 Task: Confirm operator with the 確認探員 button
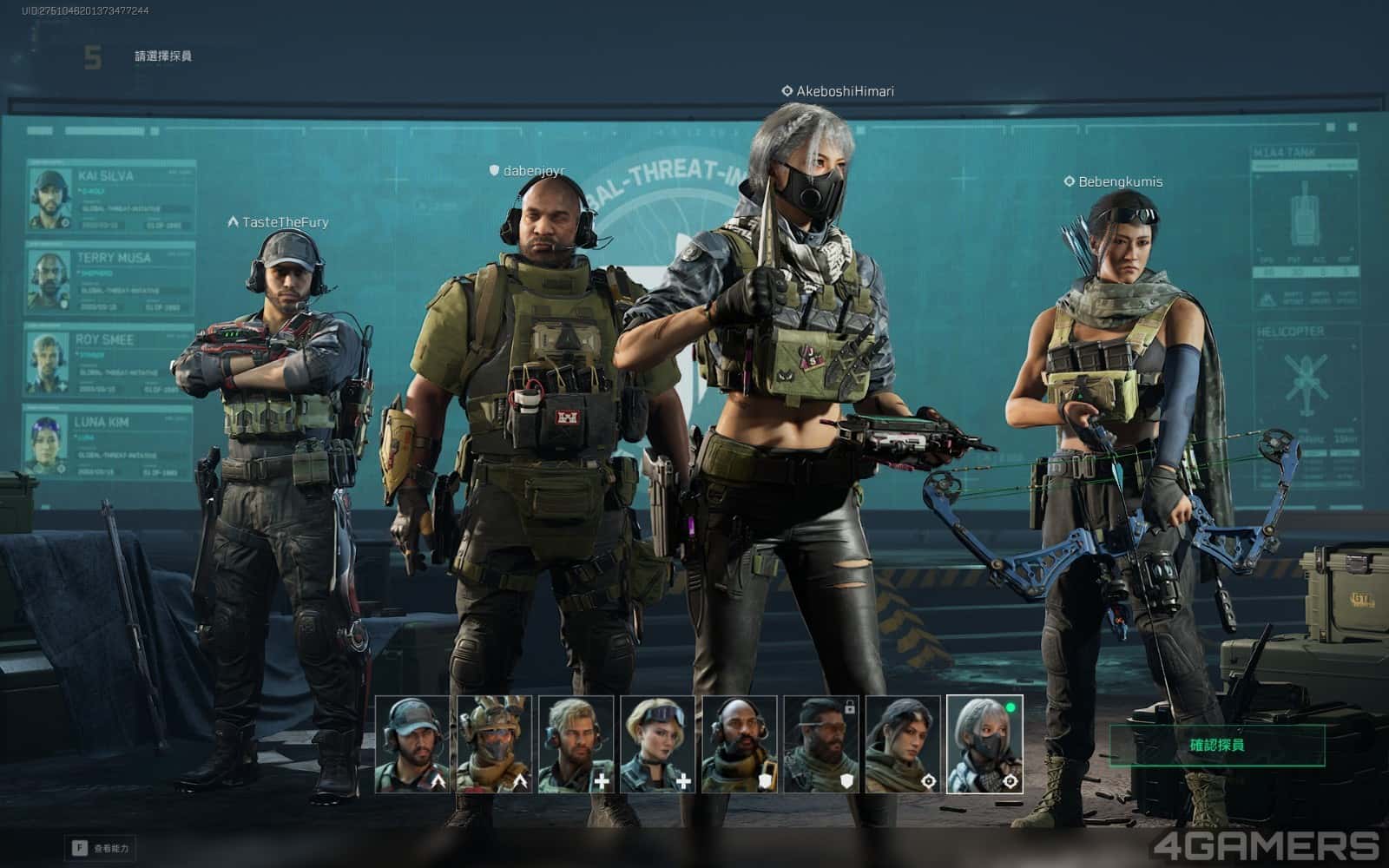click(1217, 746)
